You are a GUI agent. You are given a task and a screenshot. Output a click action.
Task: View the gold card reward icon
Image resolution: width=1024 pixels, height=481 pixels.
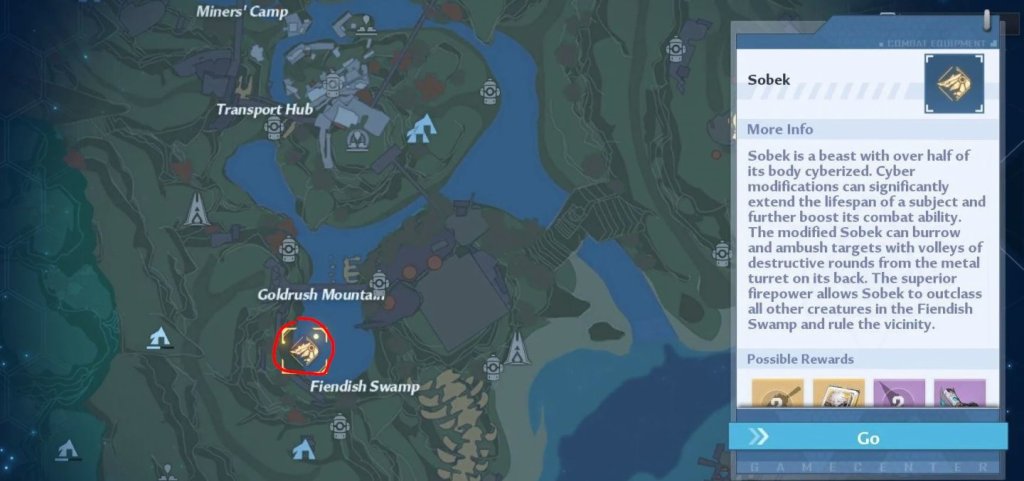[837, 395]
